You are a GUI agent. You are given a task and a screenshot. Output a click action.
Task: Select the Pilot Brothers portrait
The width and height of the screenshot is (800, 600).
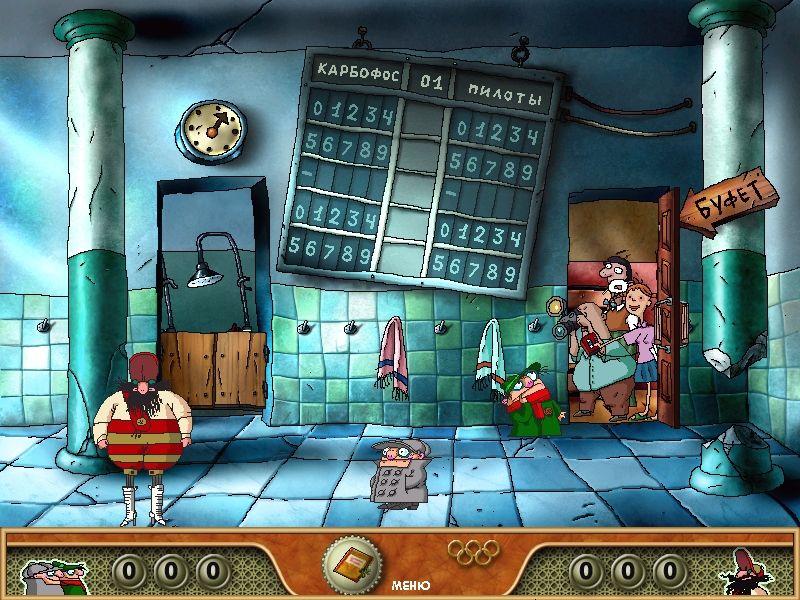(53, 571)
